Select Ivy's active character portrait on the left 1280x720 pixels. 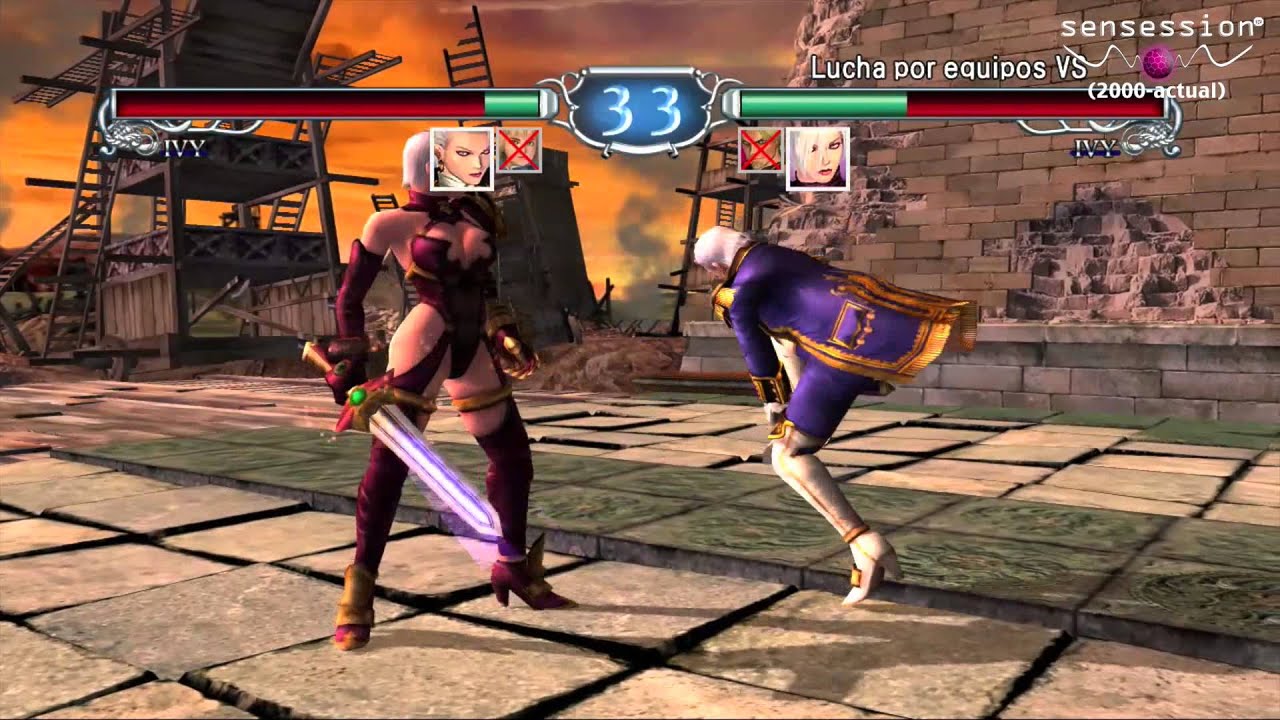coord(460,158)
